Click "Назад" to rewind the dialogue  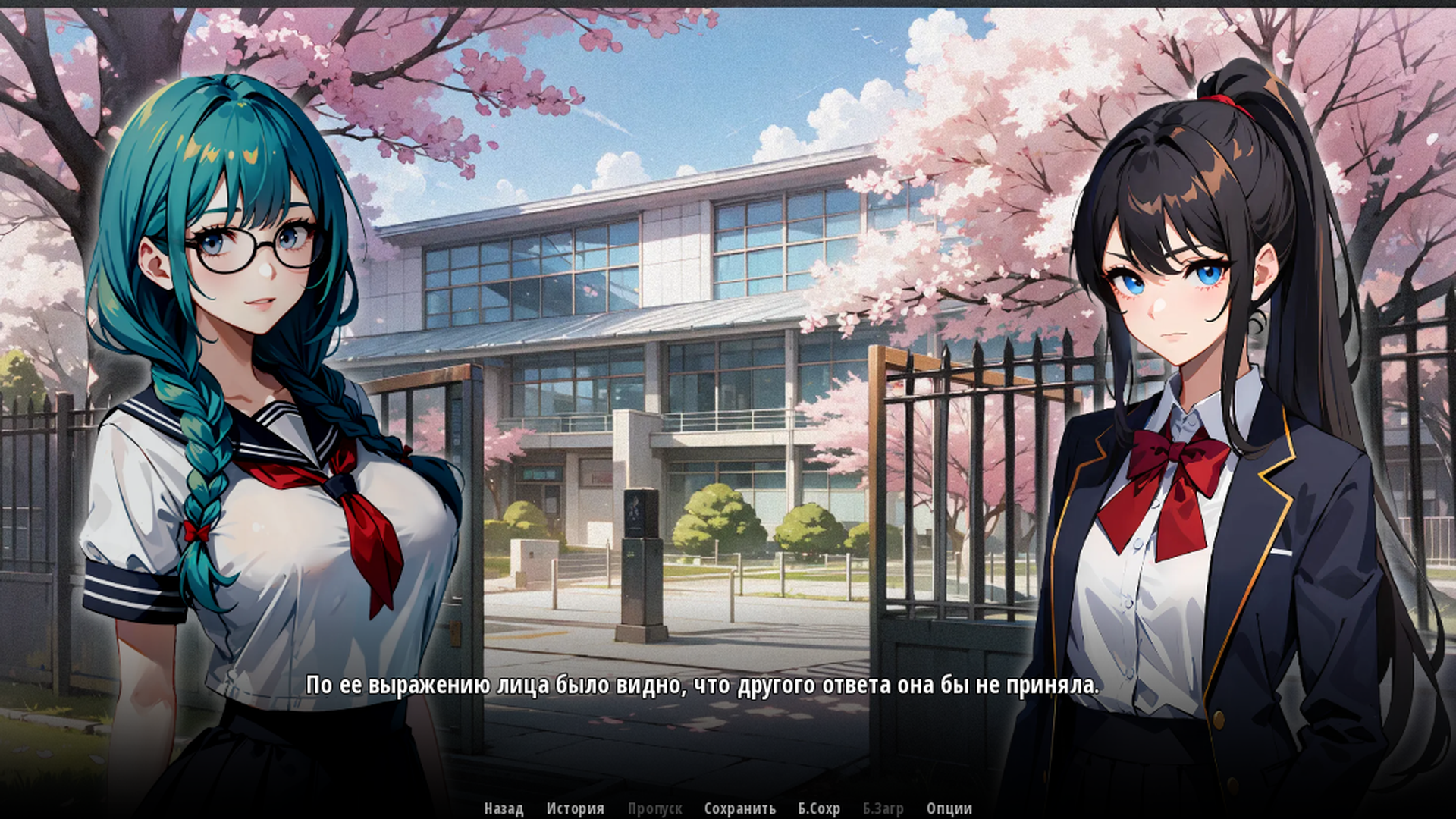click(x=503, y=808)
